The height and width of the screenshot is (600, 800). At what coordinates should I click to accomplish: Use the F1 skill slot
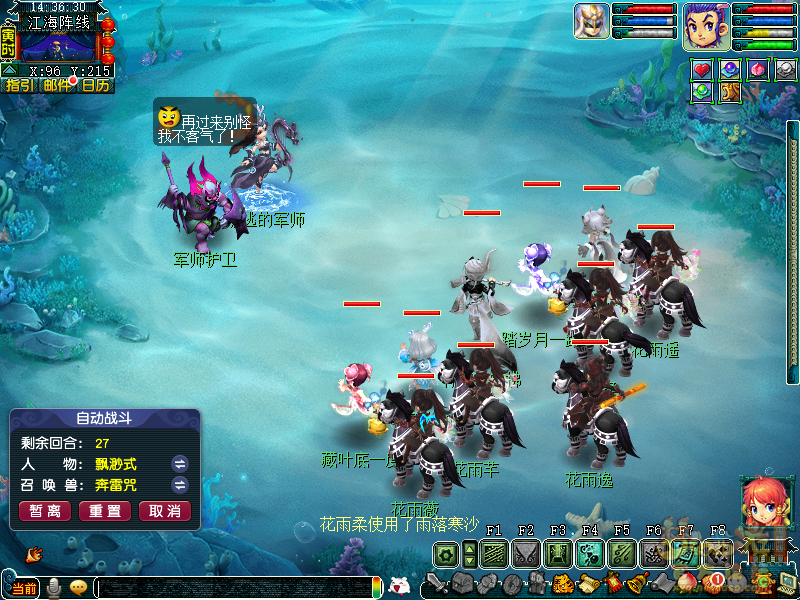493,554
